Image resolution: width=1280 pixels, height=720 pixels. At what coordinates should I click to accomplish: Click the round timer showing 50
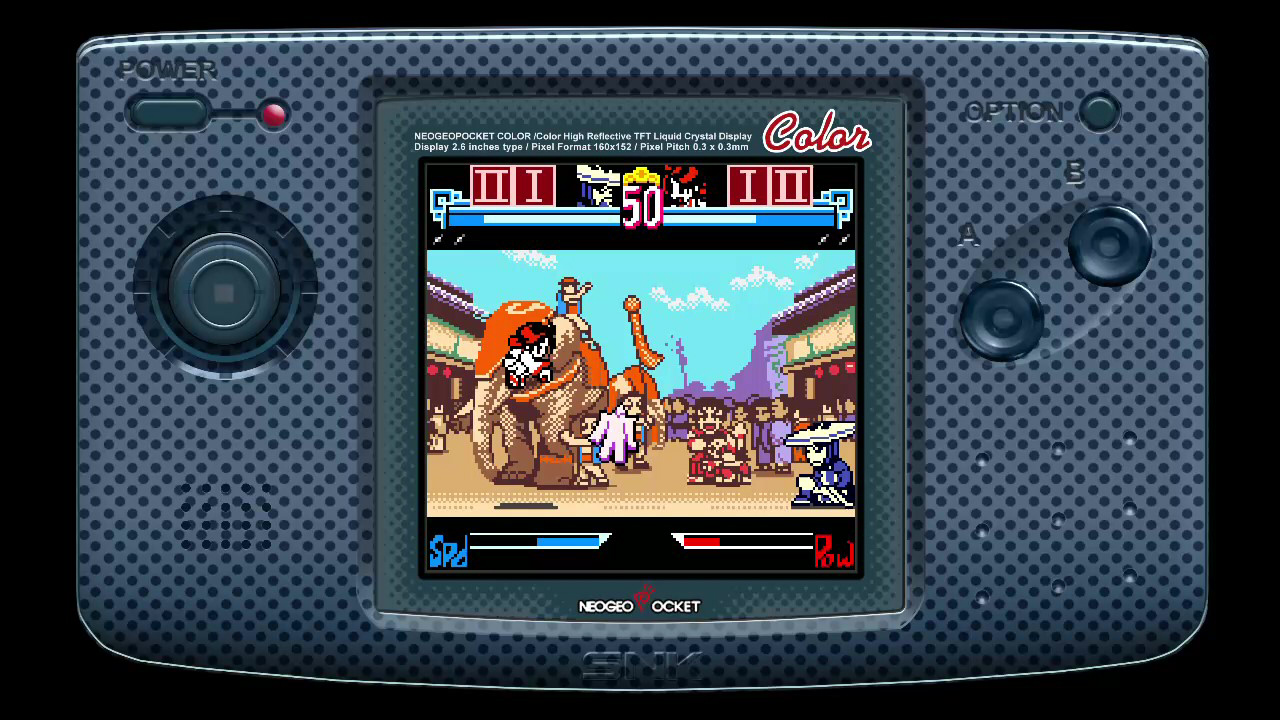click(x=641, y=207)
